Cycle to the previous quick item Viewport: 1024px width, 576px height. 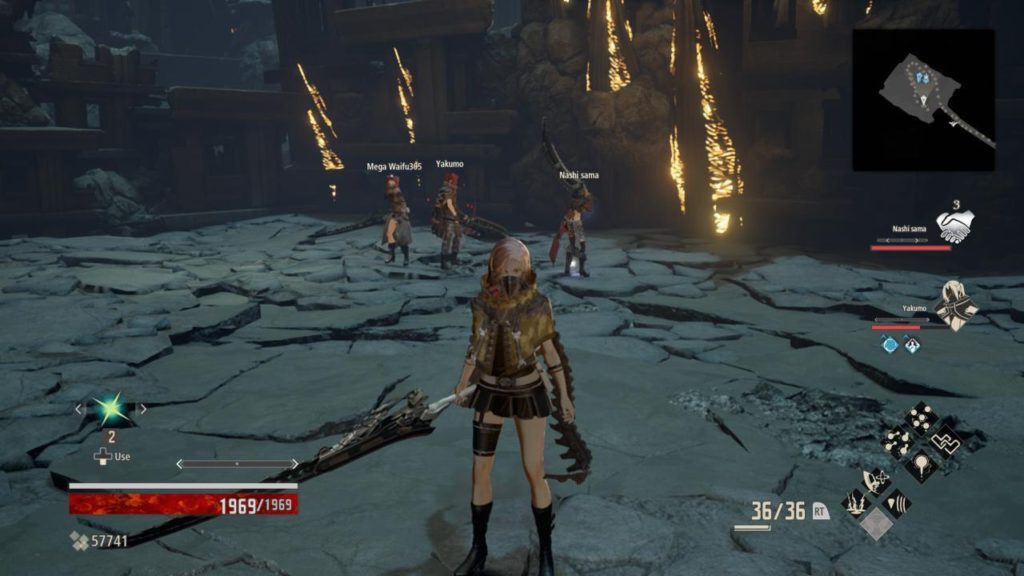click(78, 409)
